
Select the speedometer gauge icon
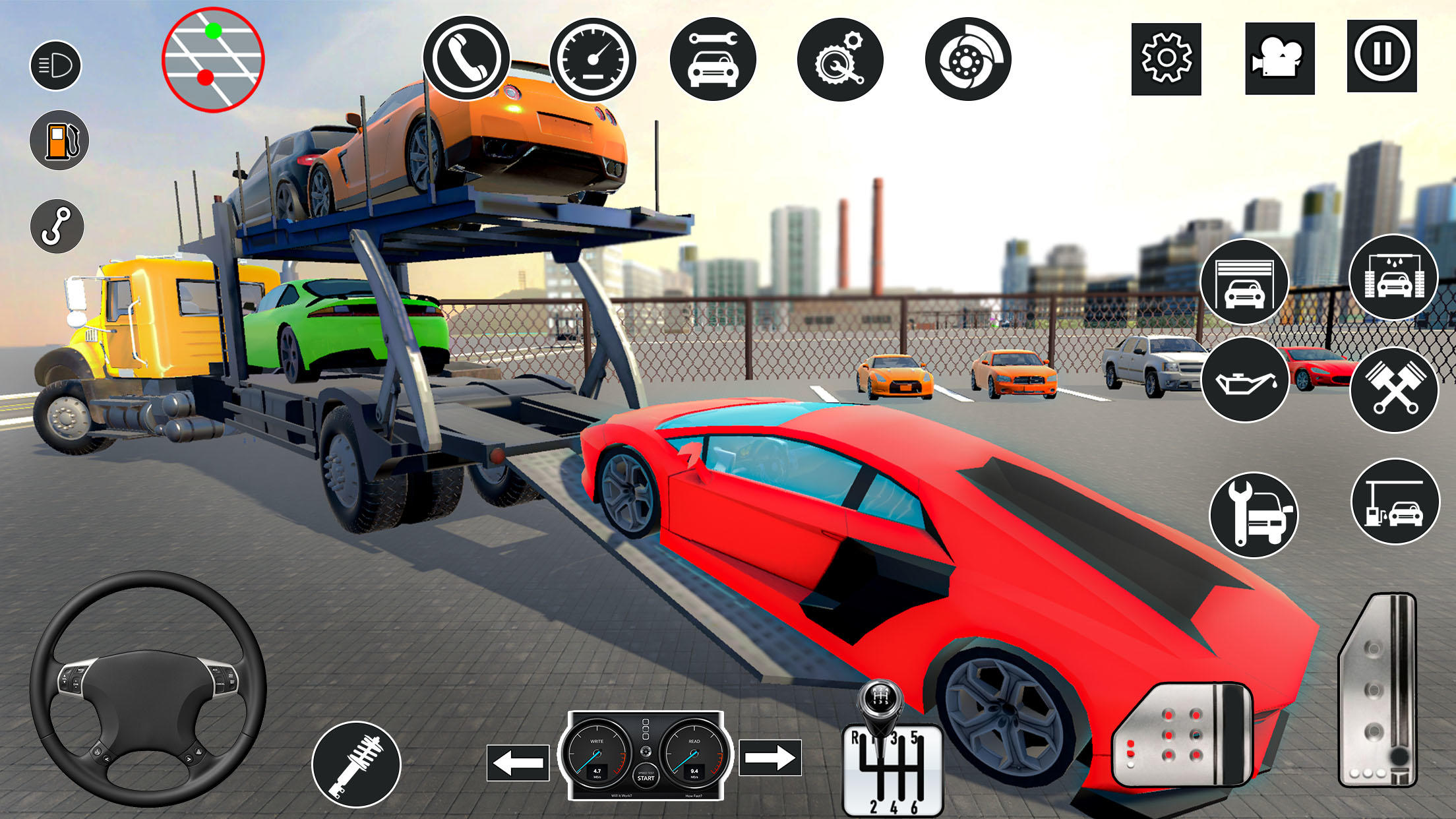593,59
